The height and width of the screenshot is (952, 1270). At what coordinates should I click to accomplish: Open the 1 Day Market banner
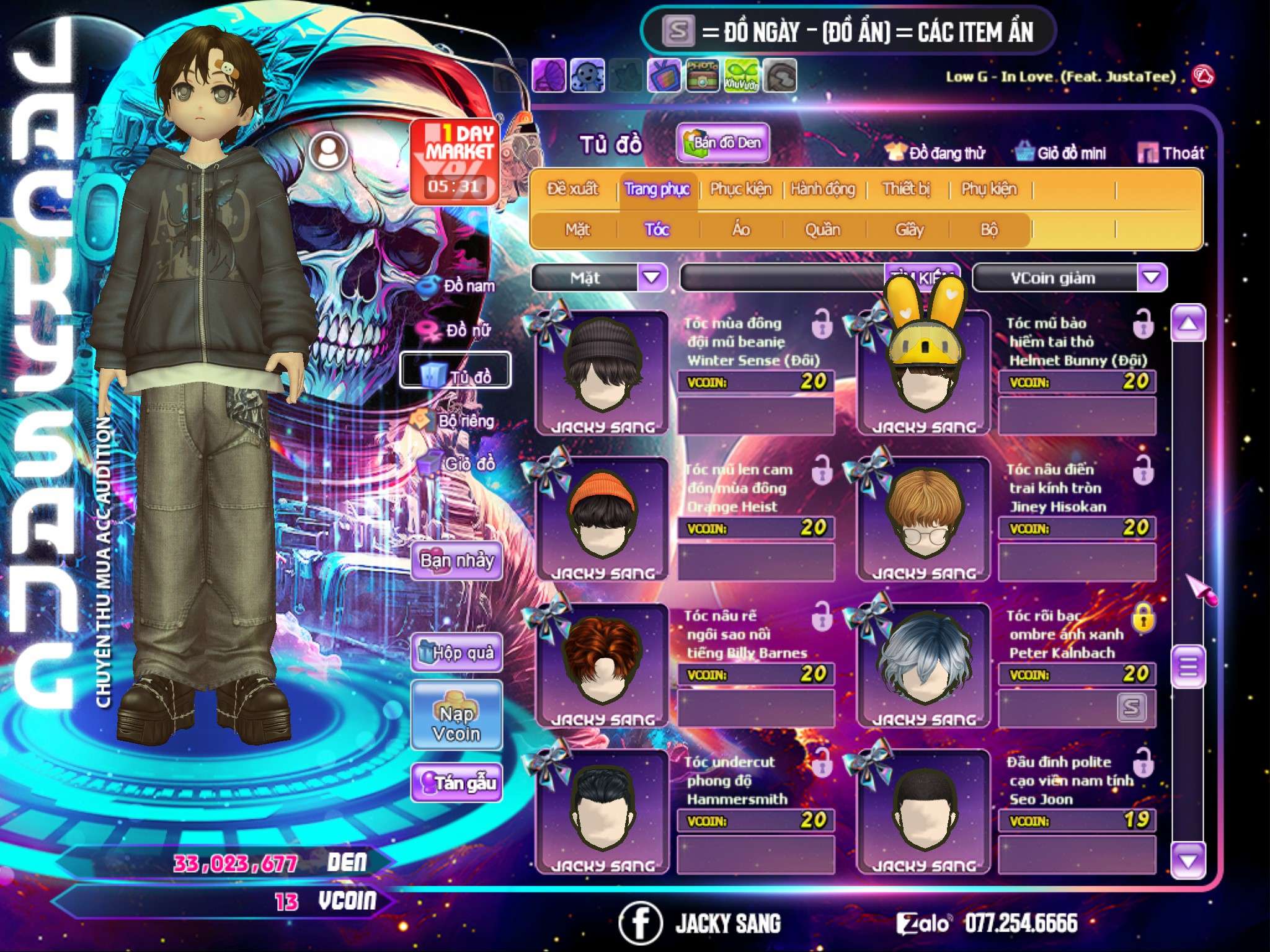(455, 160)
